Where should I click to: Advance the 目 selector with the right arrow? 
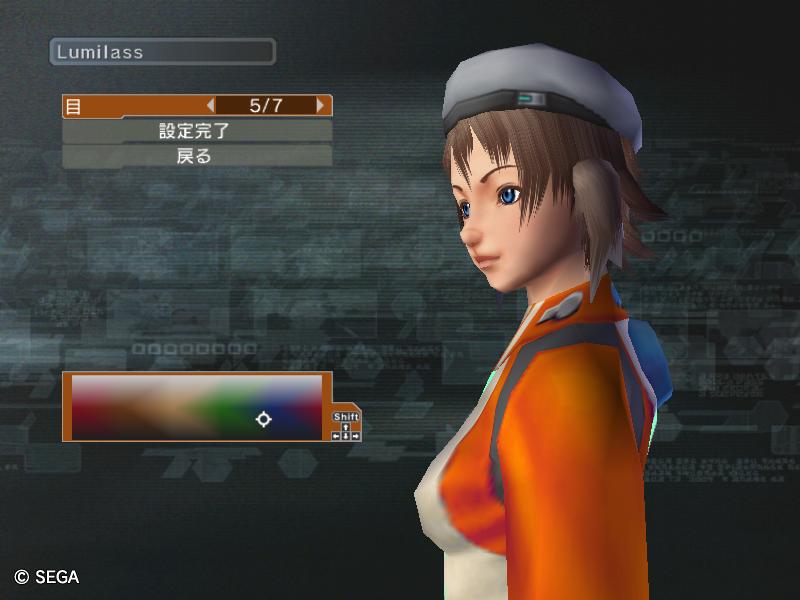tap(320, 105)
